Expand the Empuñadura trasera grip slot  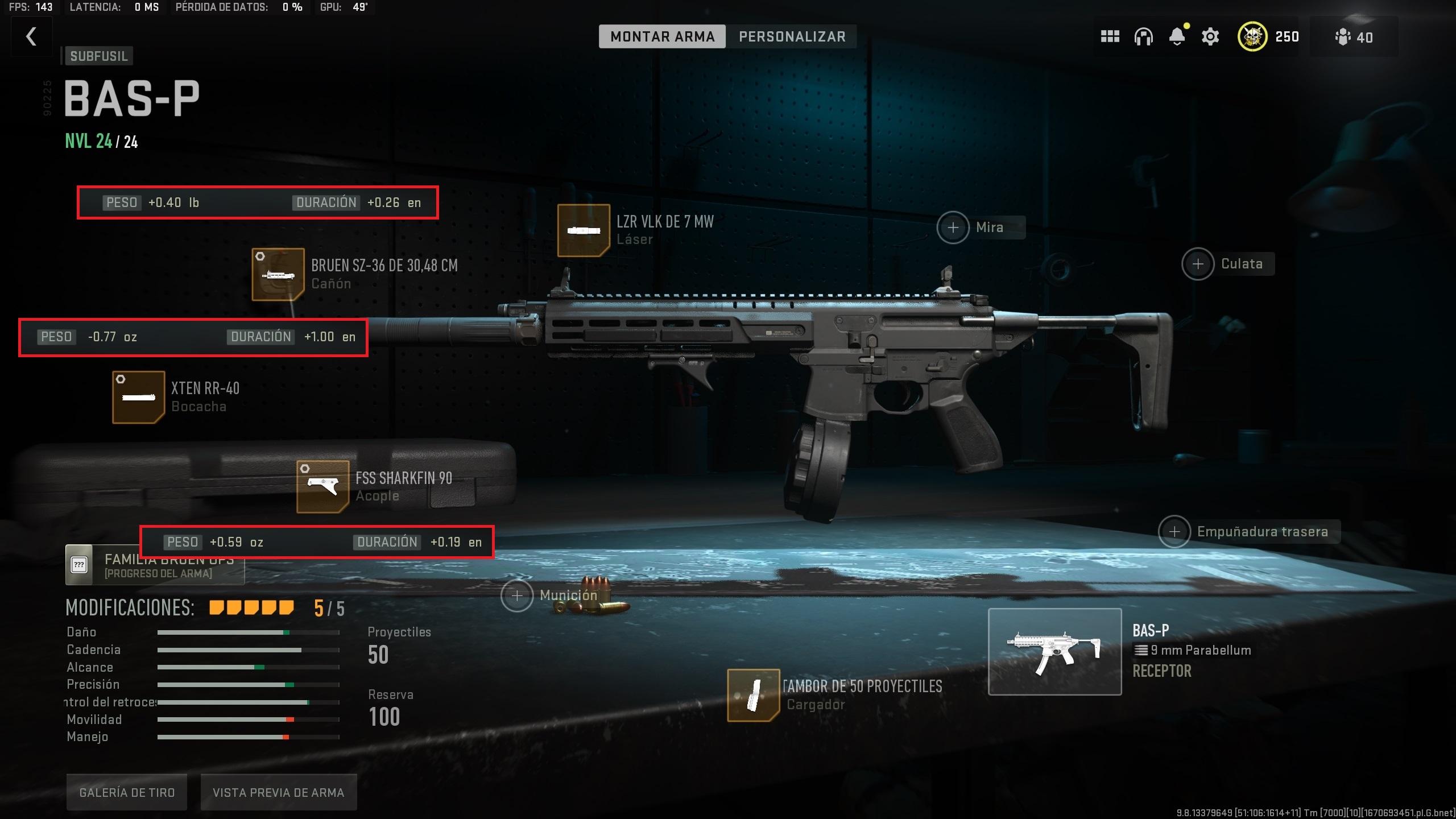pyautogui.click(x=1174, y=531)
